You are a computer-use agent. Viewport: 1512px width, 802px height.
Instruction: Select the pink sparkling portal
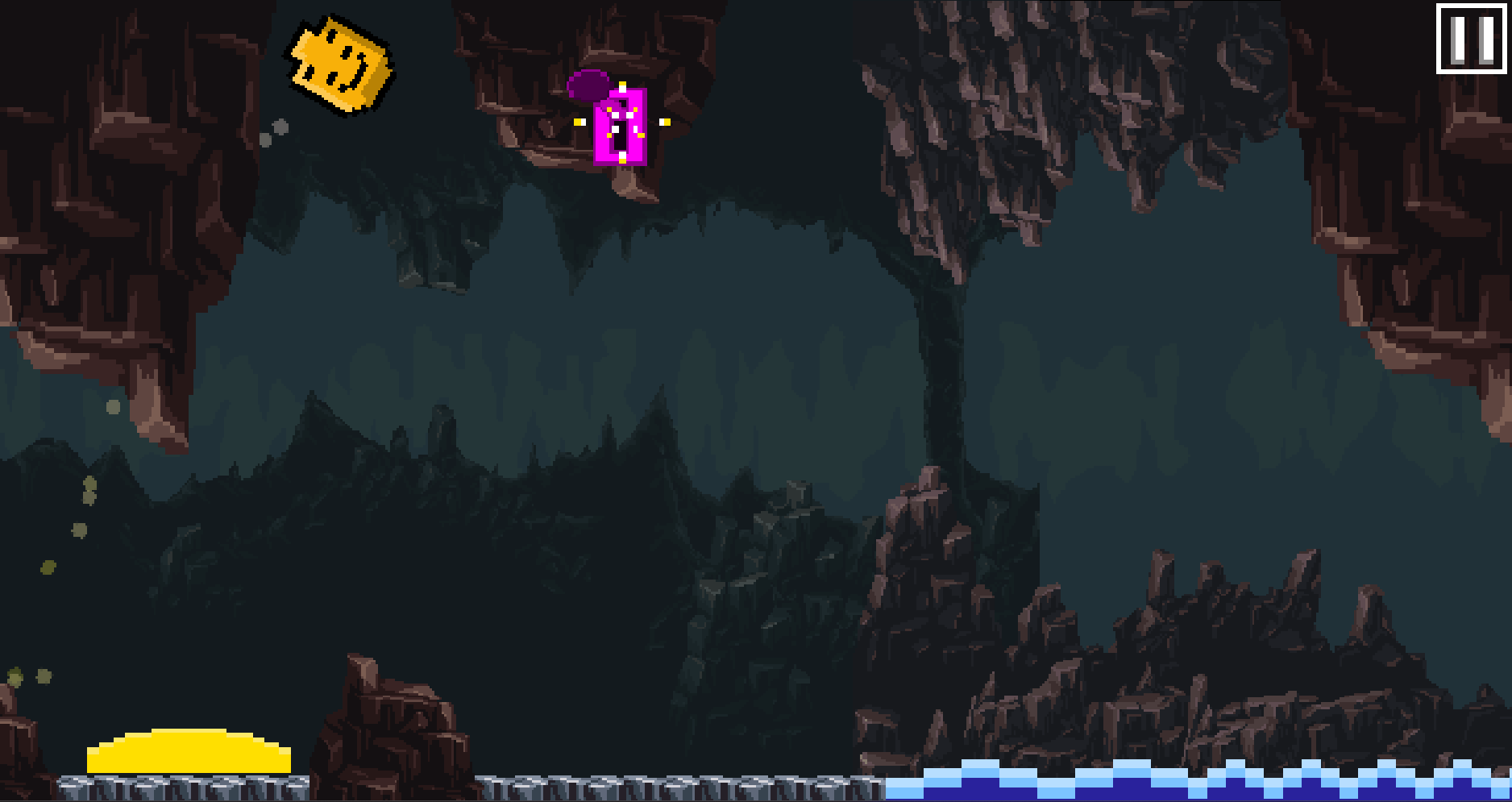[623, 127]
